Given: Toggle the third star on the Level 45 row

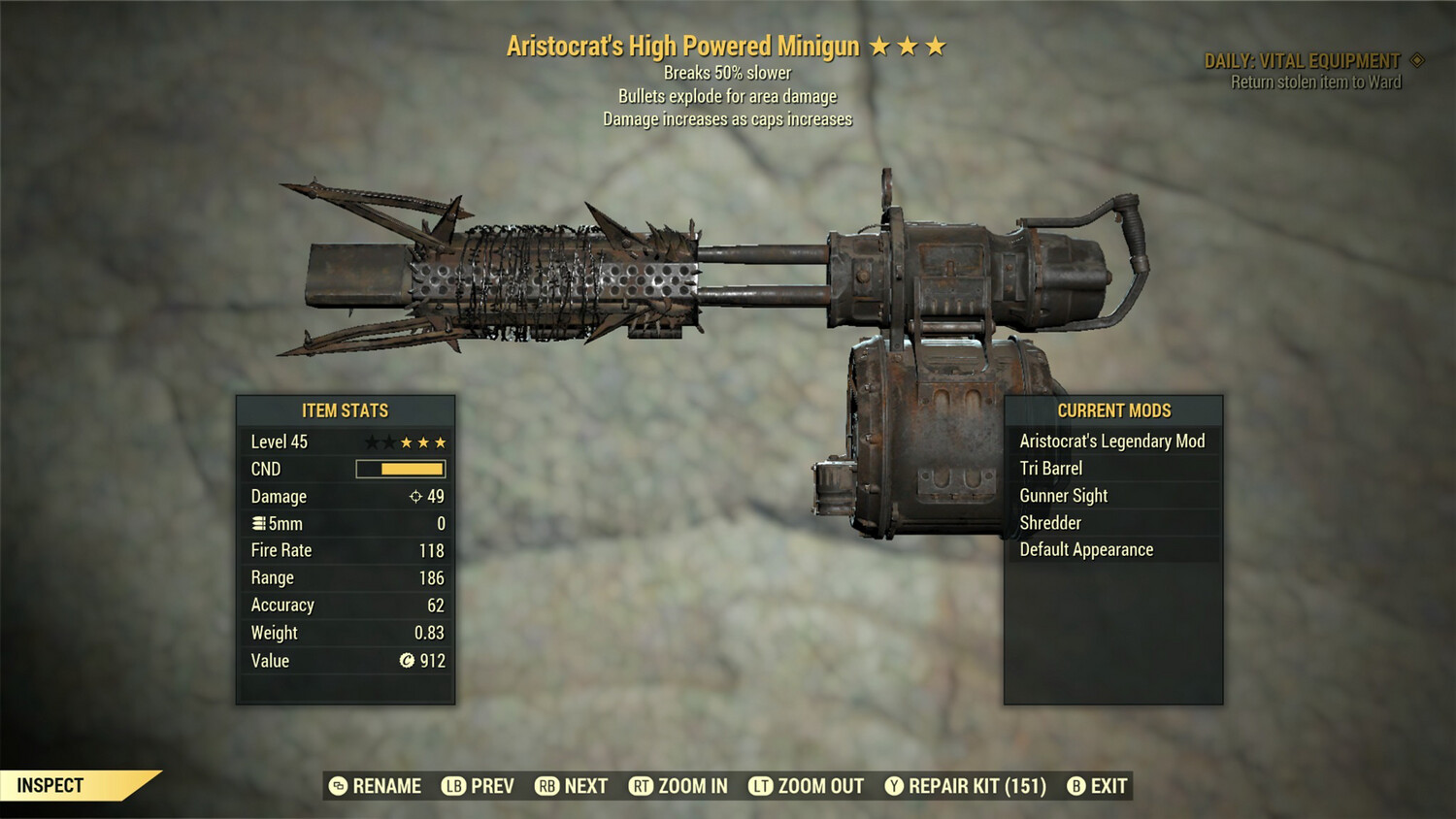Looking at the screenshot, I should 405,442.
